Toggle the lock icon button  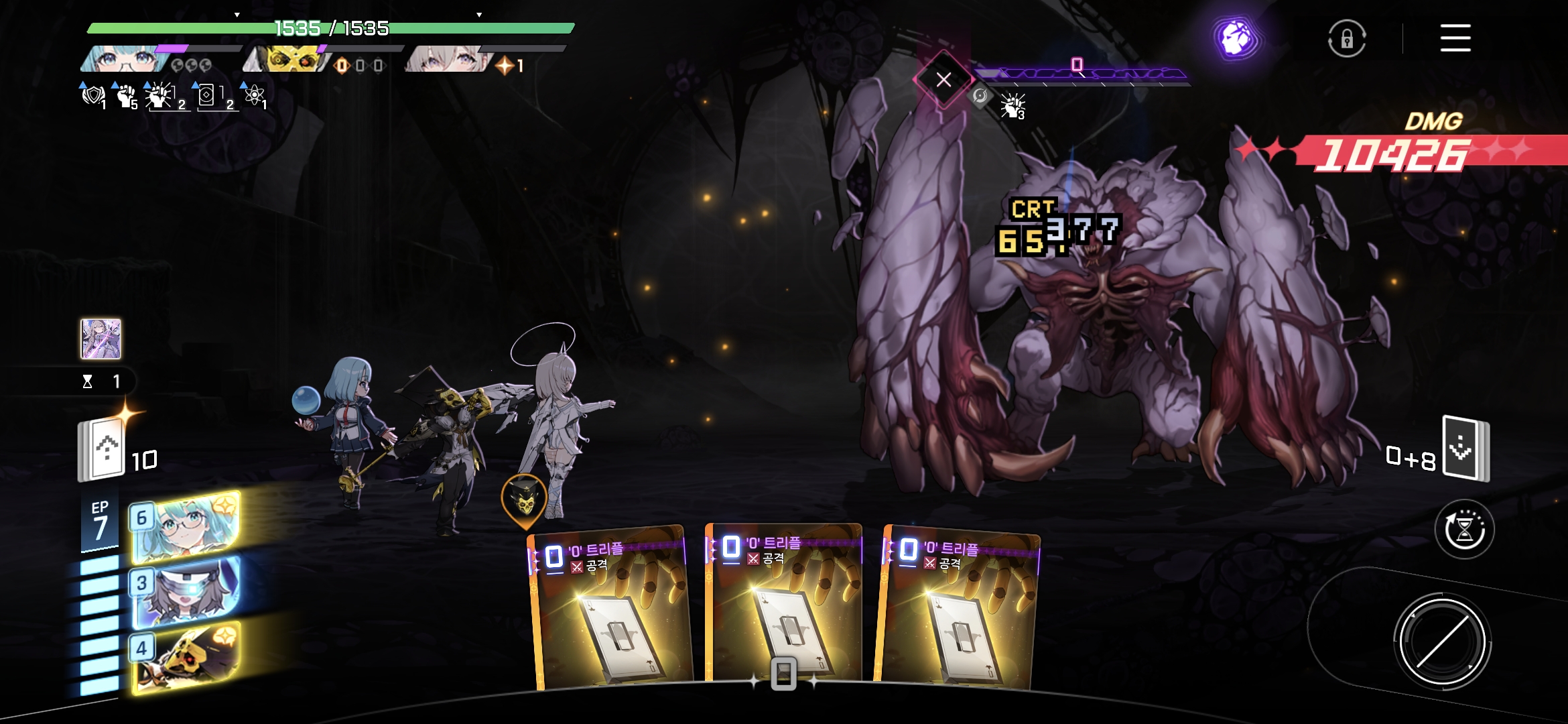point(1347,39)
